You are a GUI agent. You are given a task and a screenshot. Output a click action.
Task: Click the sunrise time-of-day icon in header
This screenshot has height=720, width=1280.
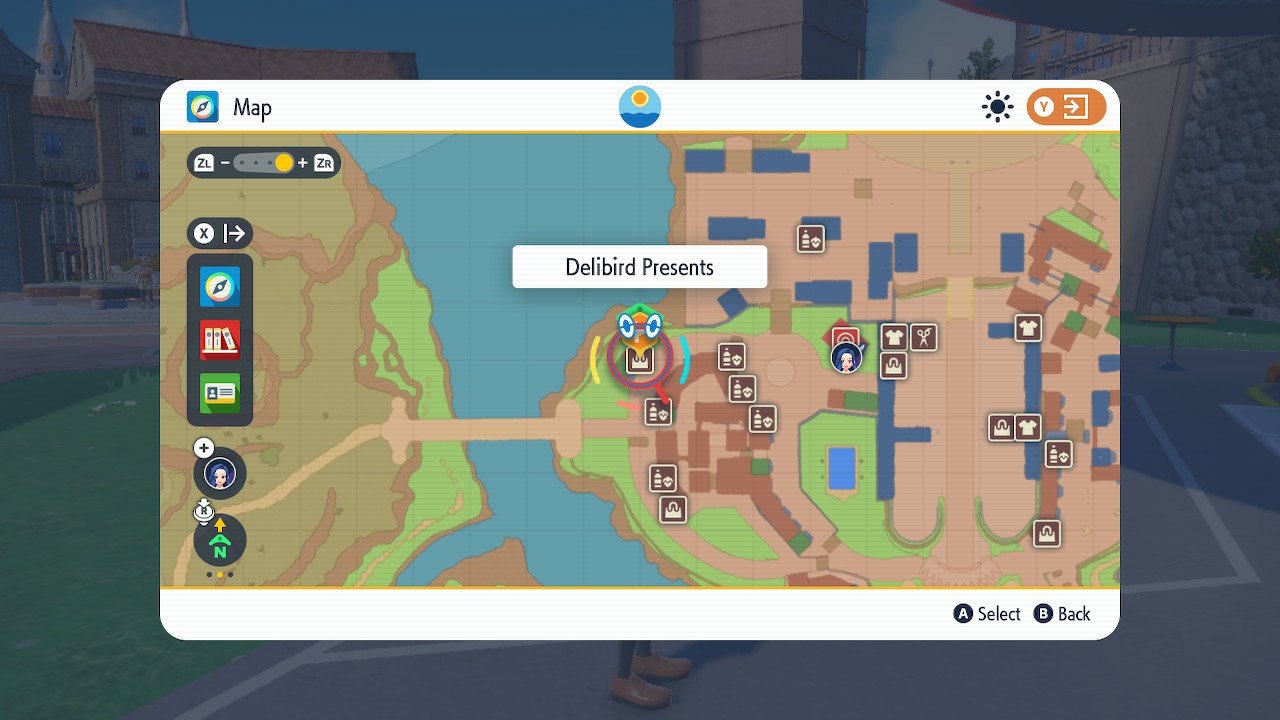pos(640,107)
